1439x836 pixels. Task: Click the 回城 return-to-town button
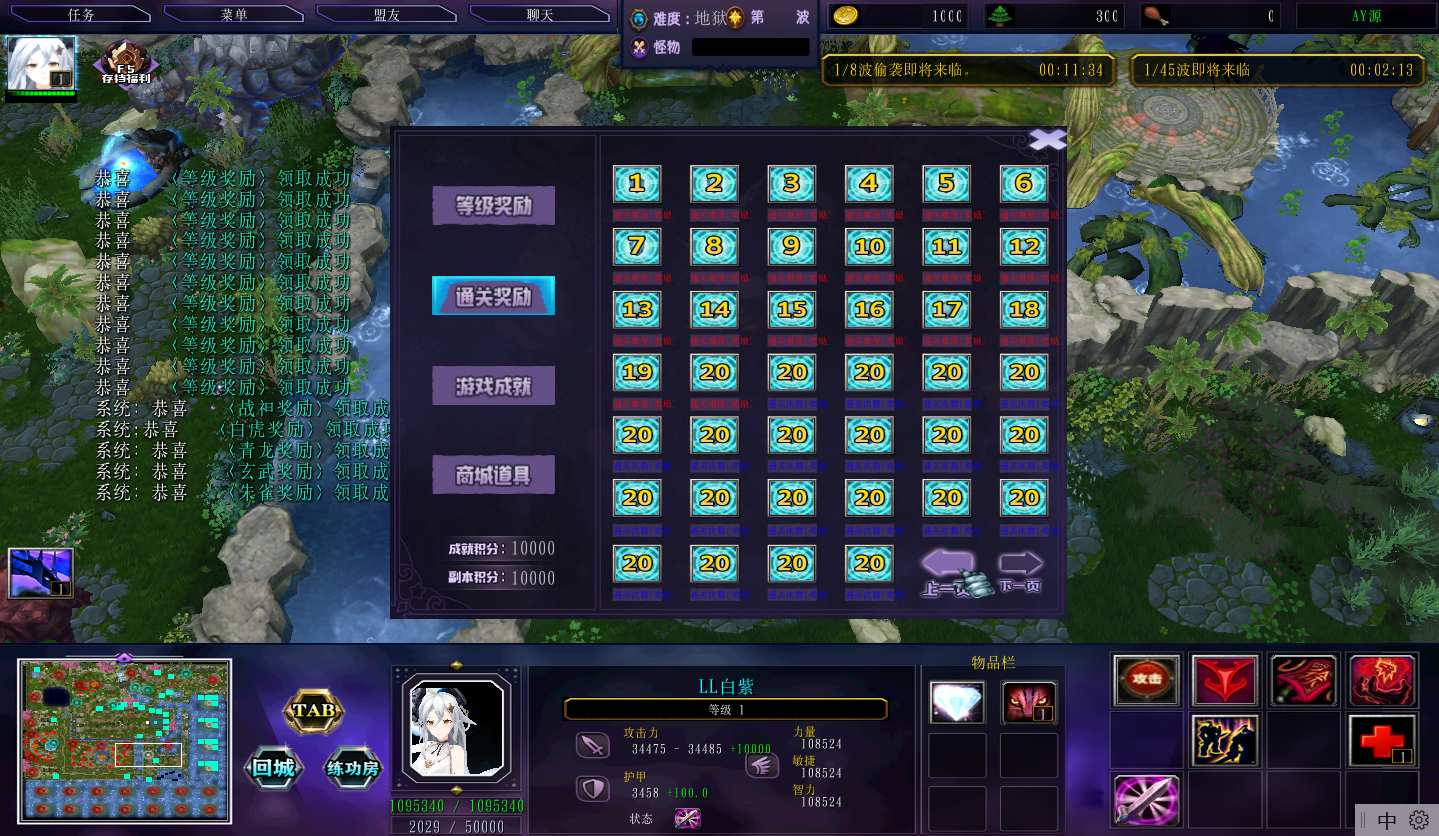pos(274,769)
